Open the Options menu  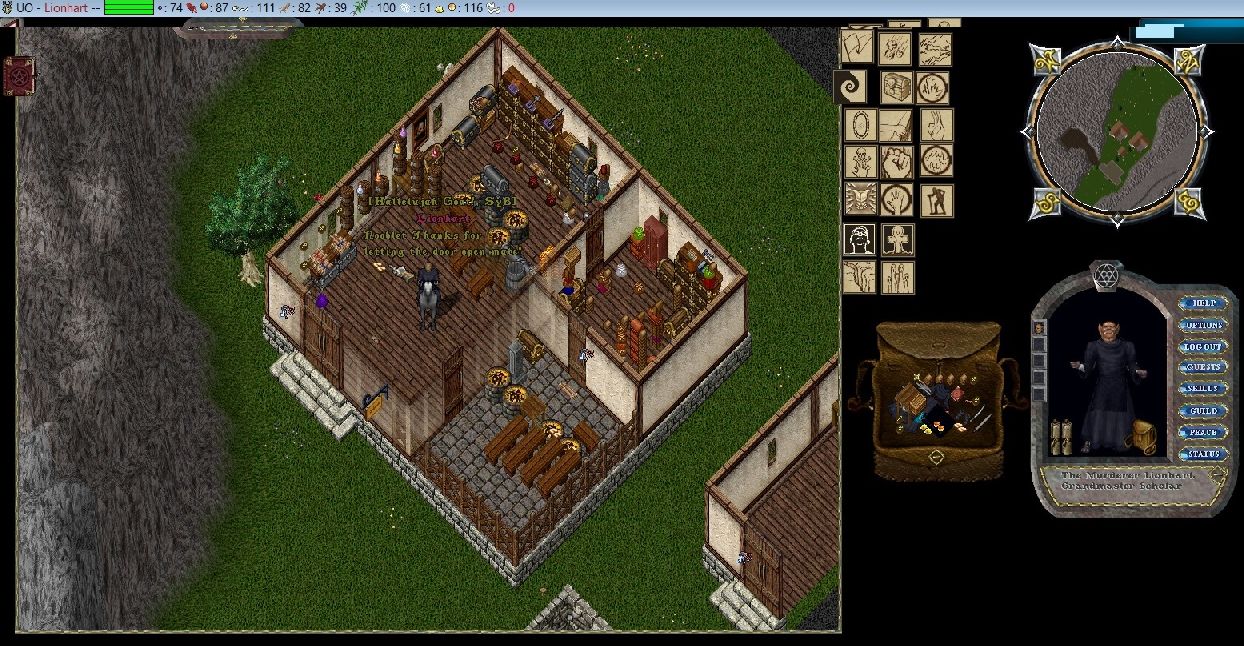pos(1203,325)
